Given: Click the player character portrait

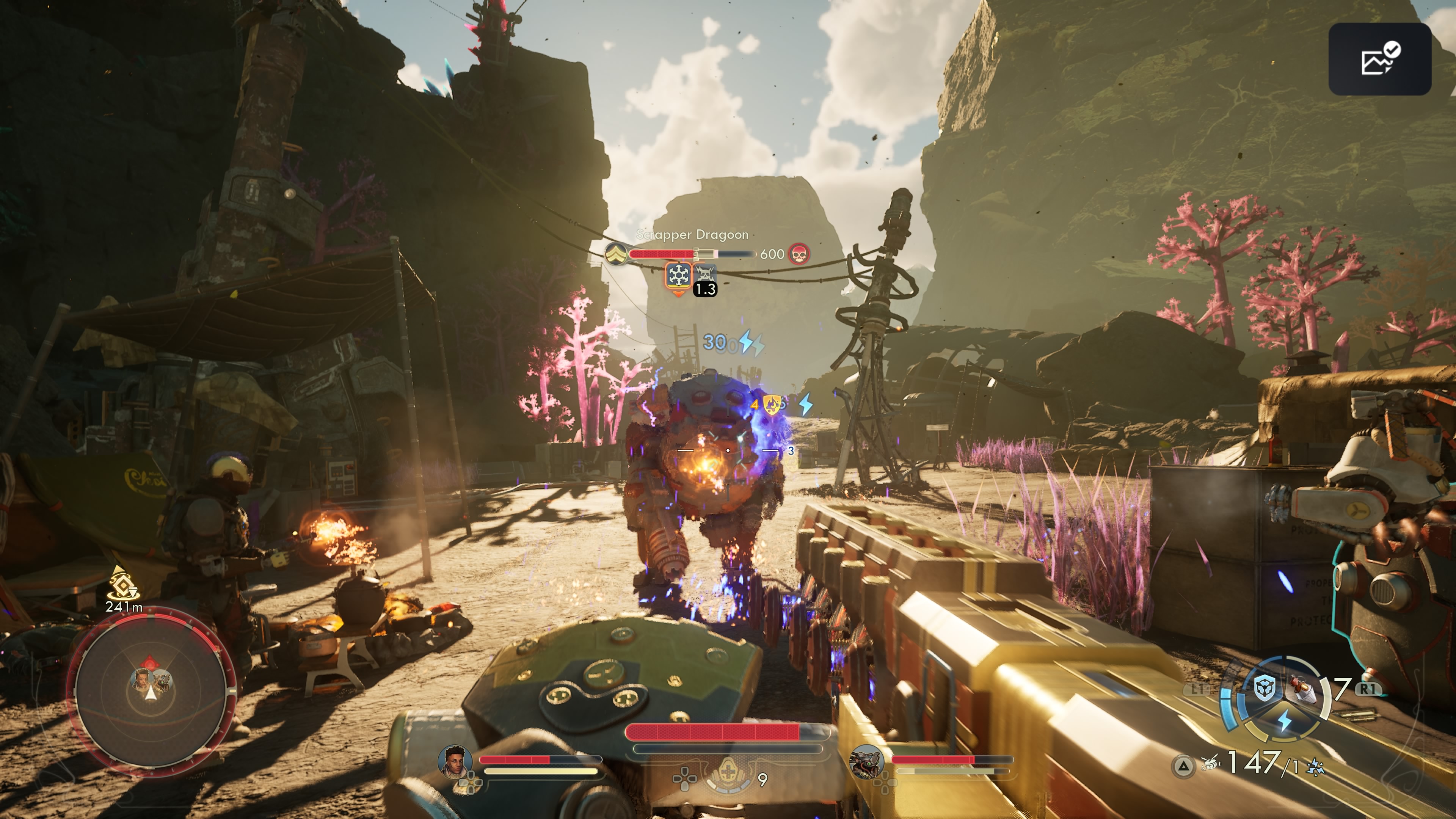Looking at the screenshot, I should click(x=455, y=761).
